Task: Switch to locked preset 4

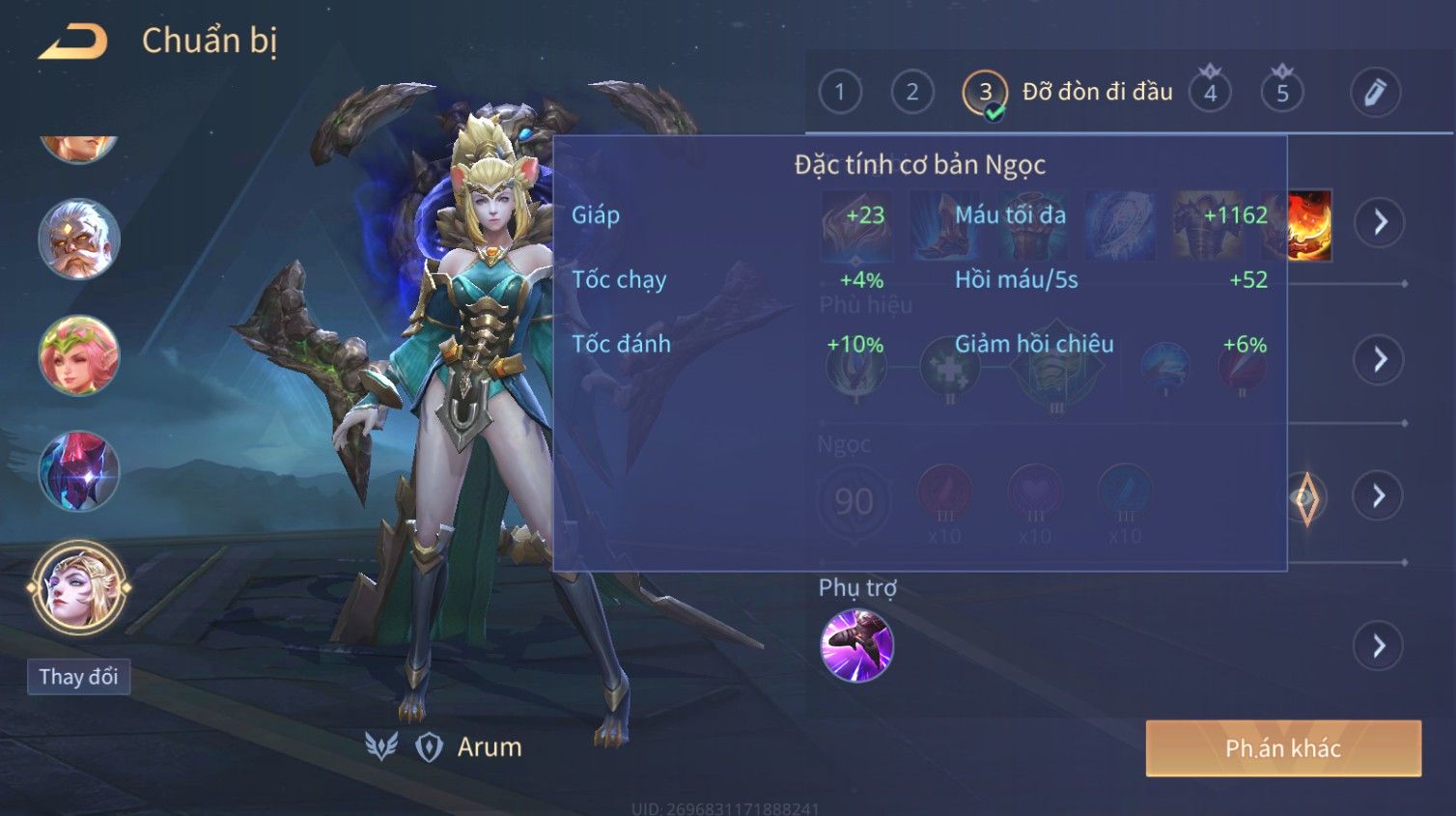Action: [x=1210, y=93]
